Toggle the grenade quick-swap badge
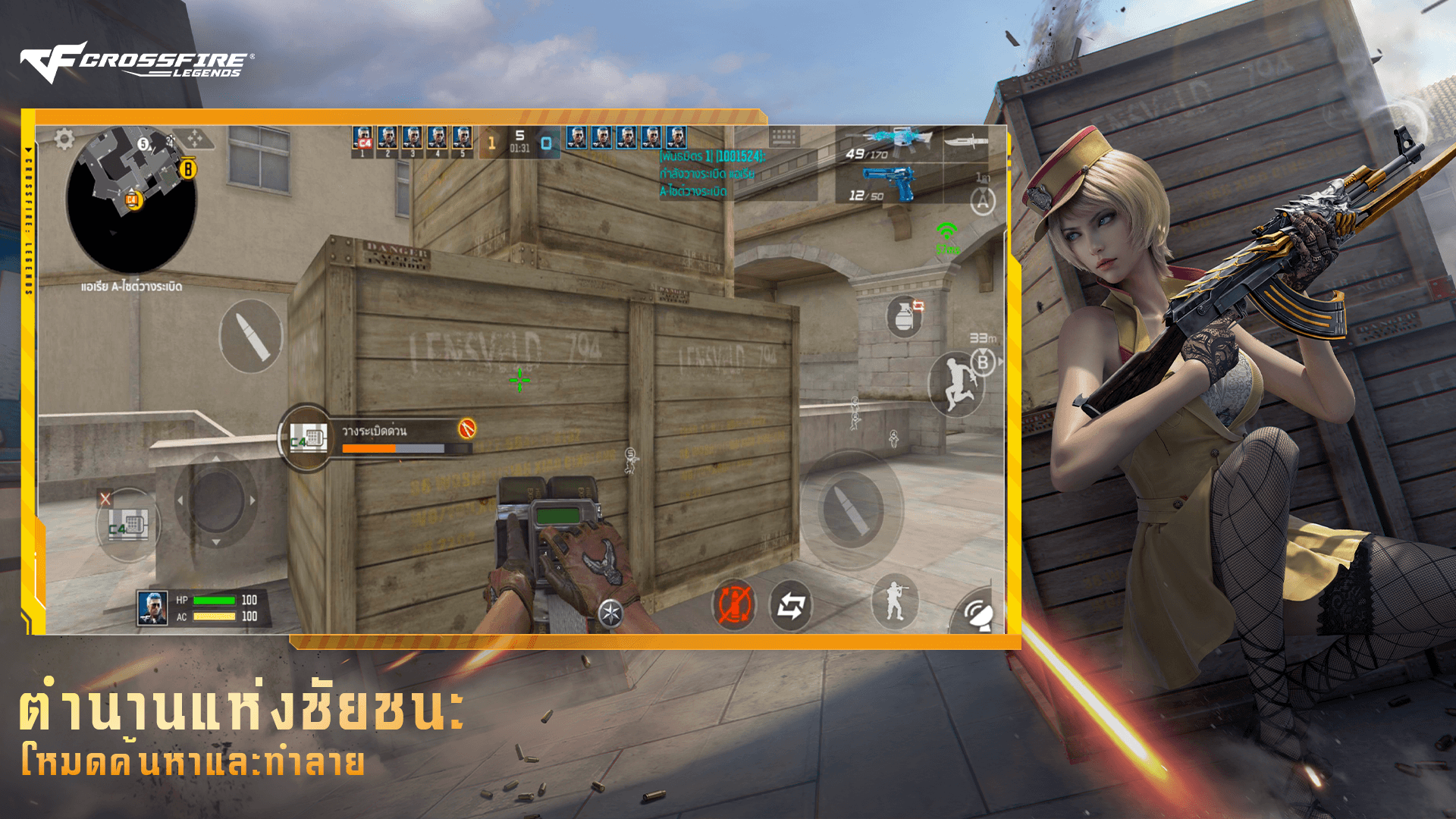 (x=920, y=303)
